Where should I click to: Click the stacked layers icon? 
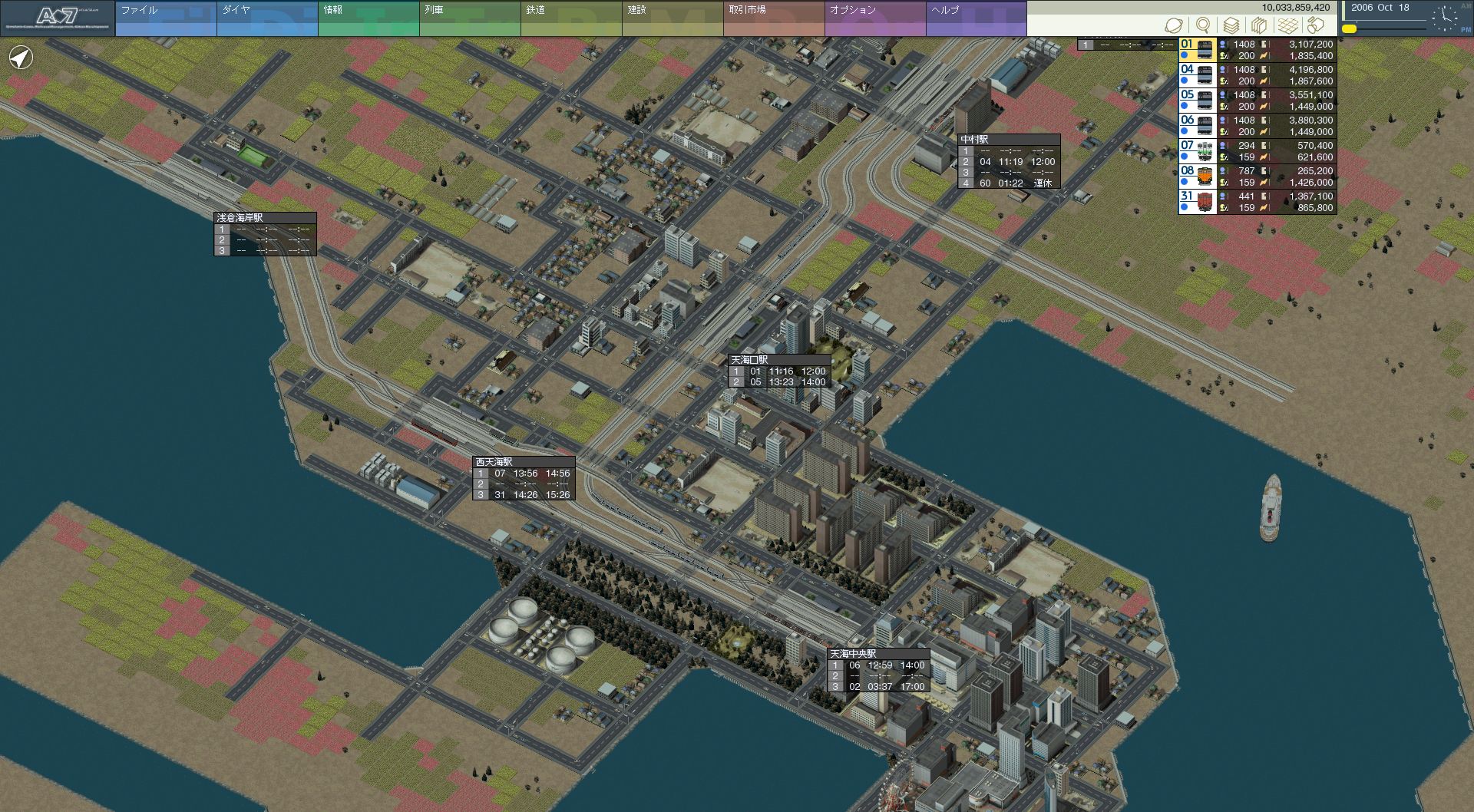tap(1231, 25)
